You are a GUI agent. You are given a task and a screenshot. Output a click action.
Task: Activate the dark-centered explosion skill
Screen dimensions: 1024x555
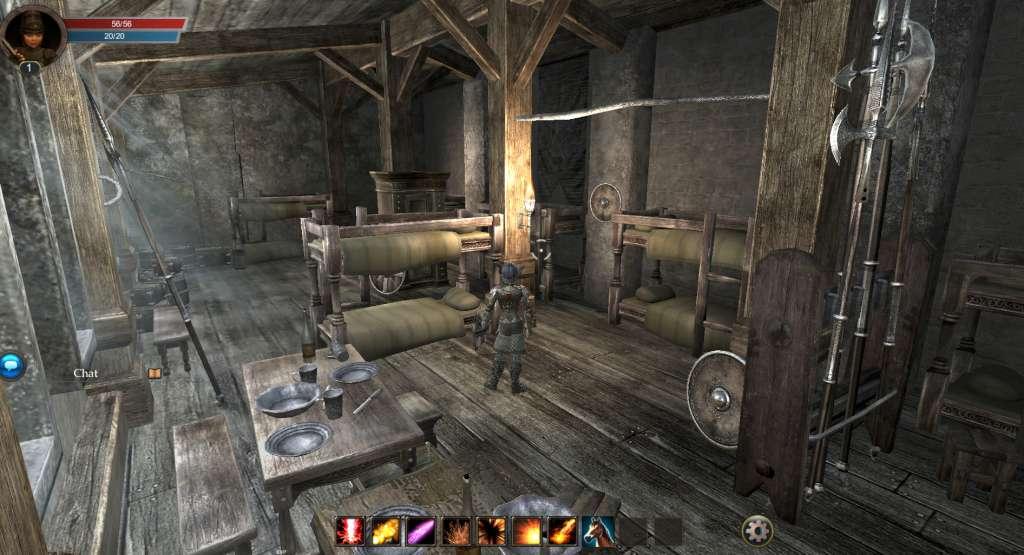[492, 530]
